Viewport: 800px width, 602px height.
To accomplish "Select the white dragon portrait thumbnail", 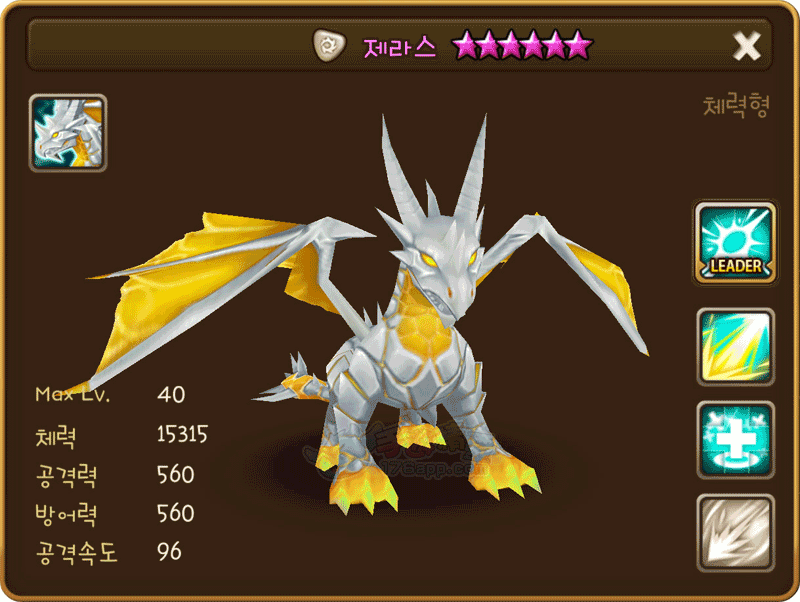I will tap(68, 133).
